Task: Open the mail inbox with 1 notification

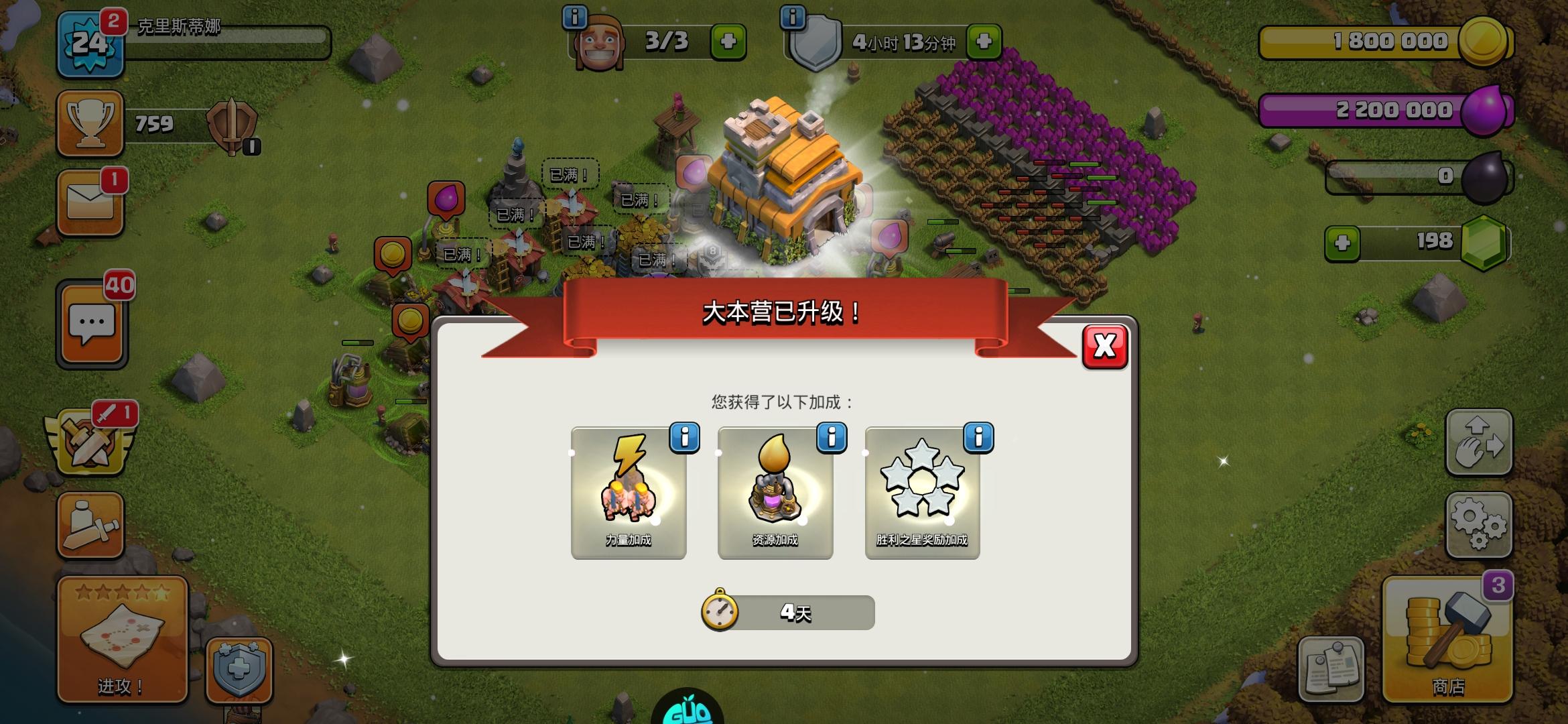Action: coord(90,201)
